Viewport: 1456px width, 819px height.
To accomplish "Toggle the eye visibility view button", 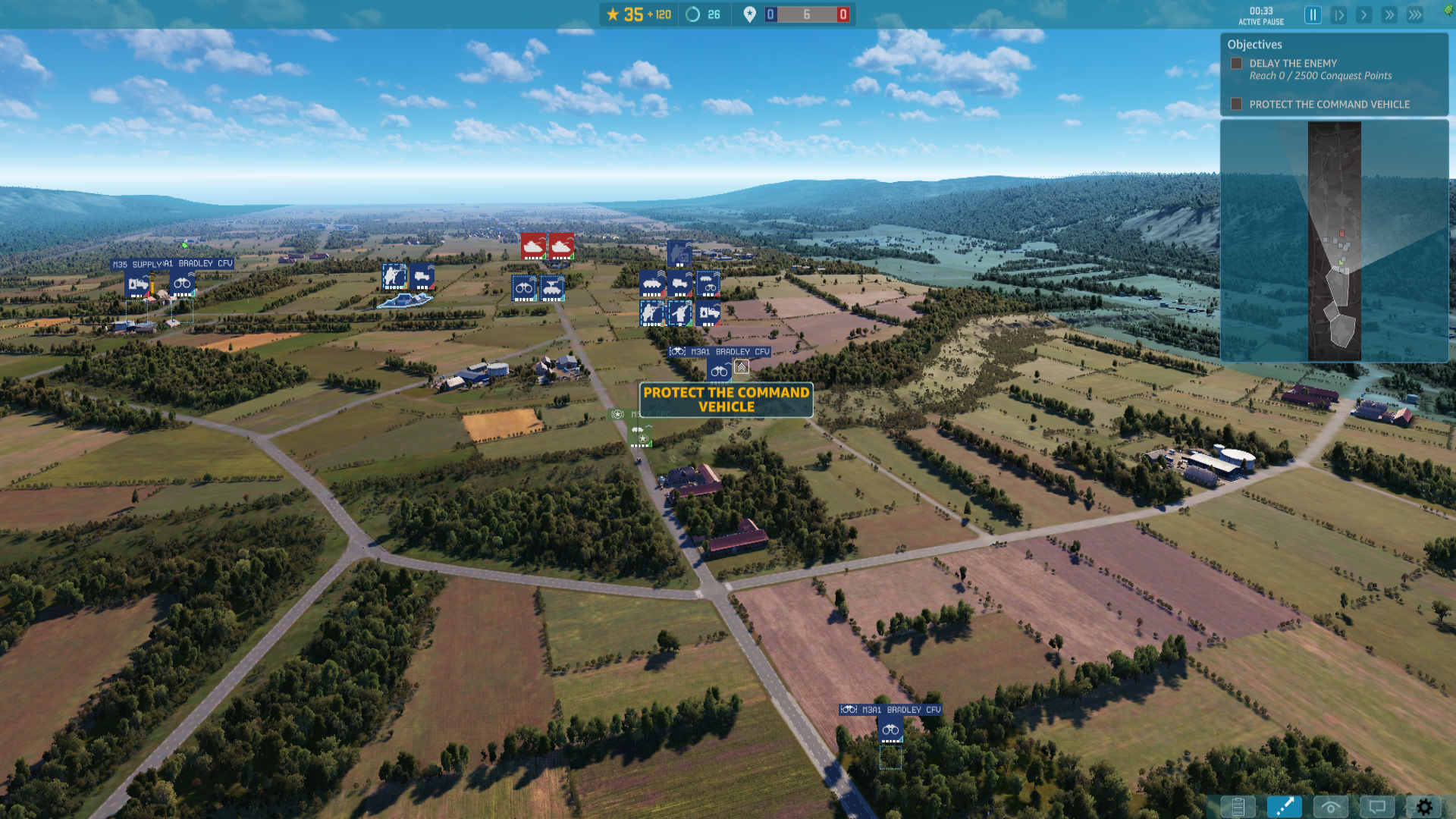I will [x=1330, y=807].
